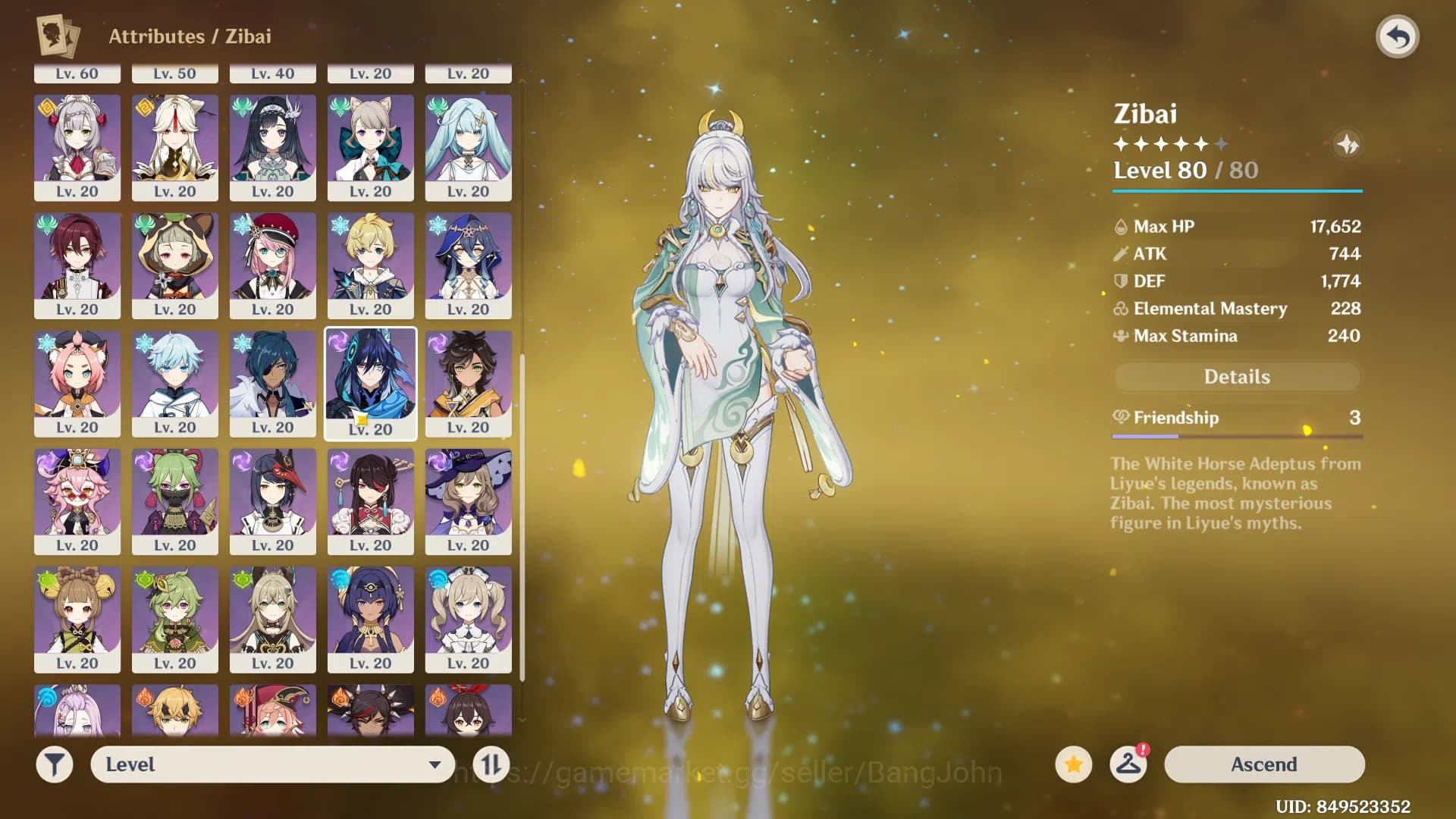The height and width of the screenshot is (819, 1456).
Task: Open the Level sorting dropdown
Action: [273, 764]
